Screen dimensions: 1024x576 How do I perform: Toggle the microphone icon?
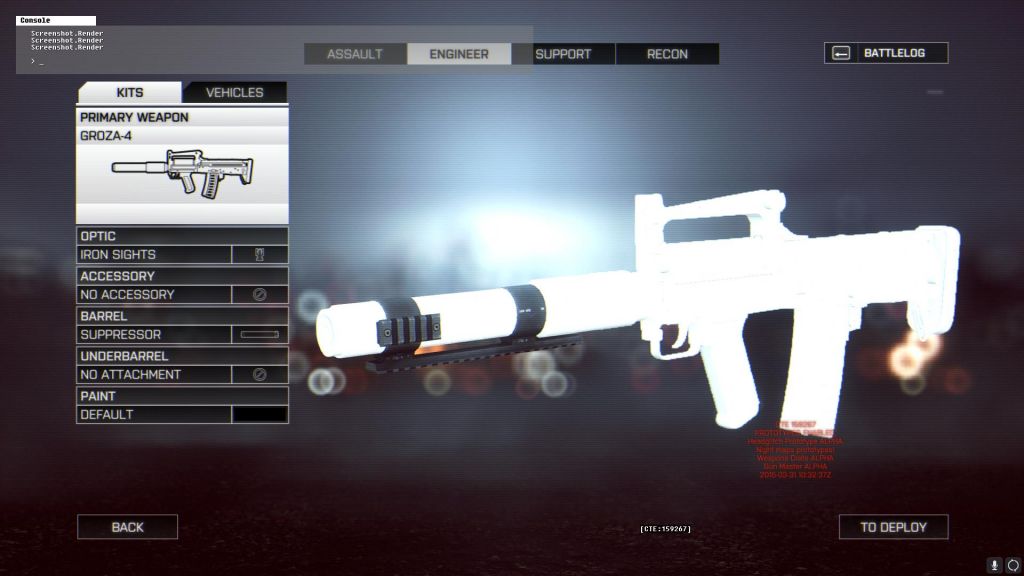point(994,565)
